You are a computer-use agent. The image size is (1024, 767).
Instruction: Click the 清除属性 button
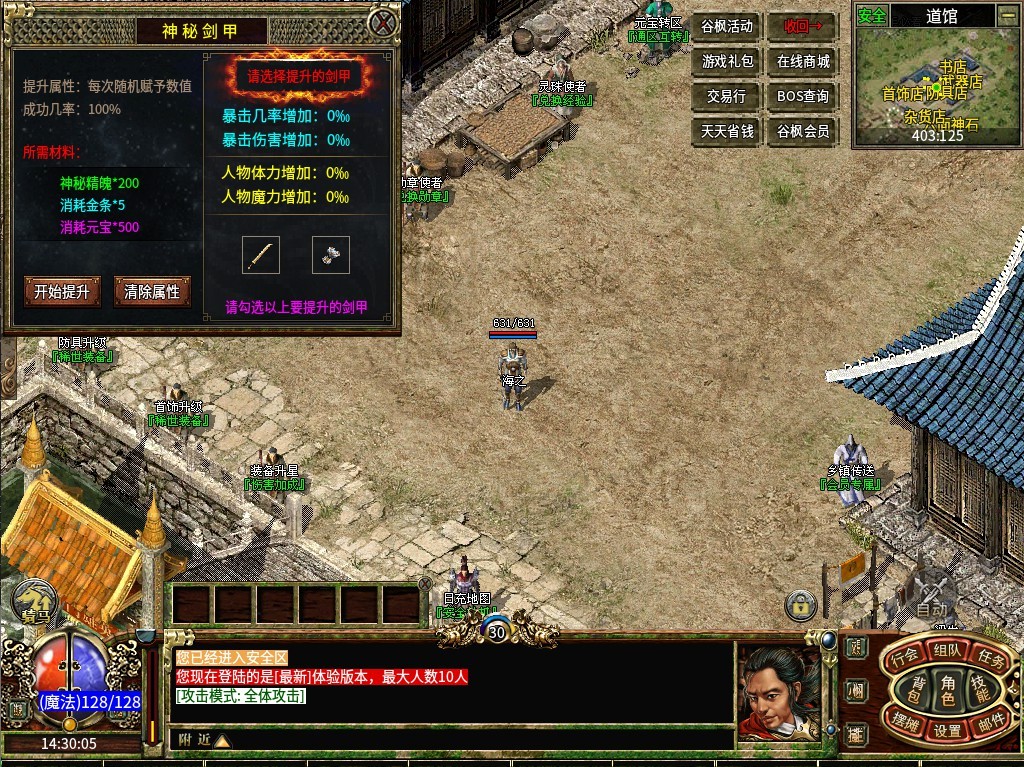(152, 291)
